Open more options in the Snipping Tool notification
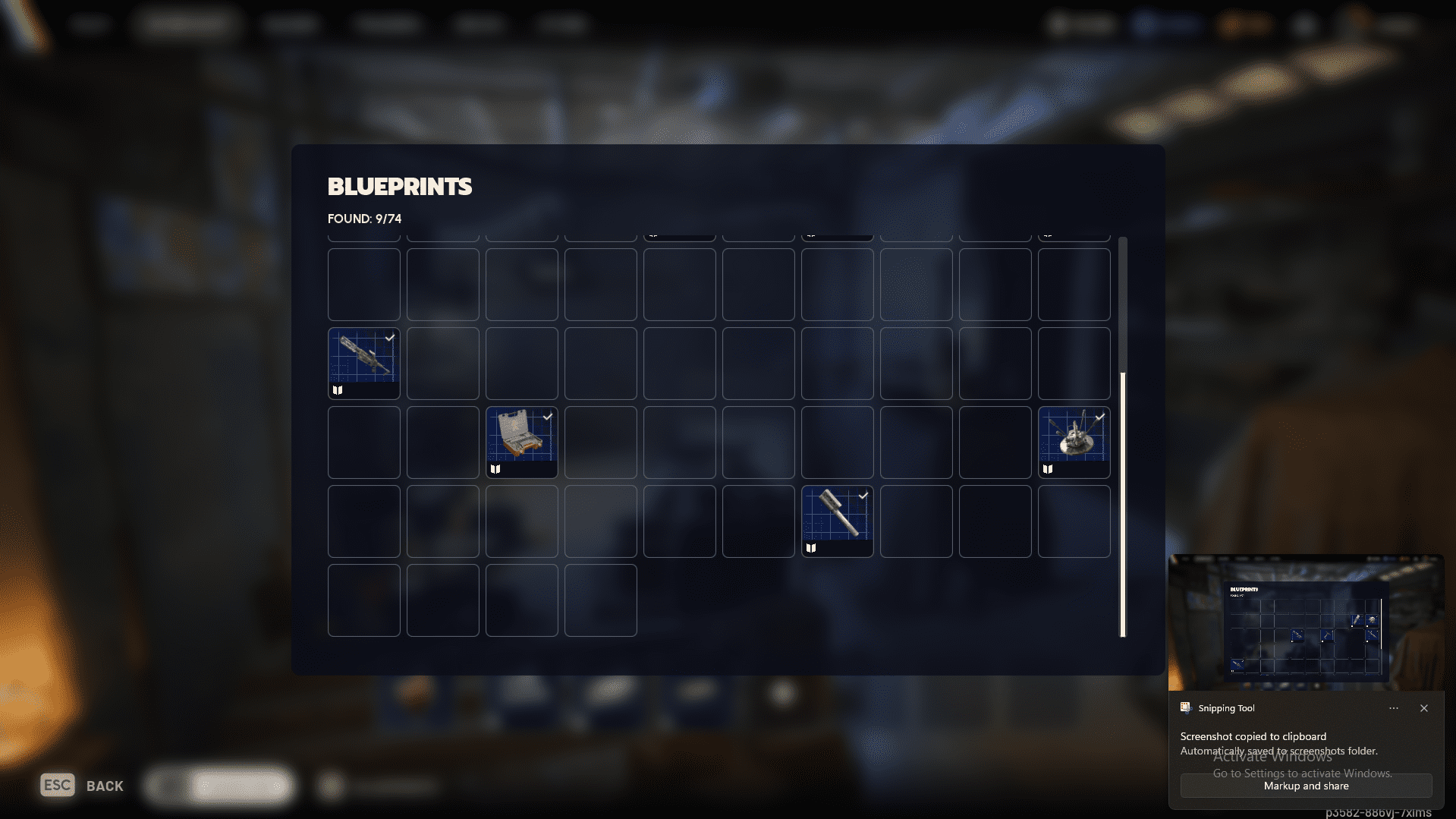The width and height of the screenshot is (1456, 819). click(1393, 707)
